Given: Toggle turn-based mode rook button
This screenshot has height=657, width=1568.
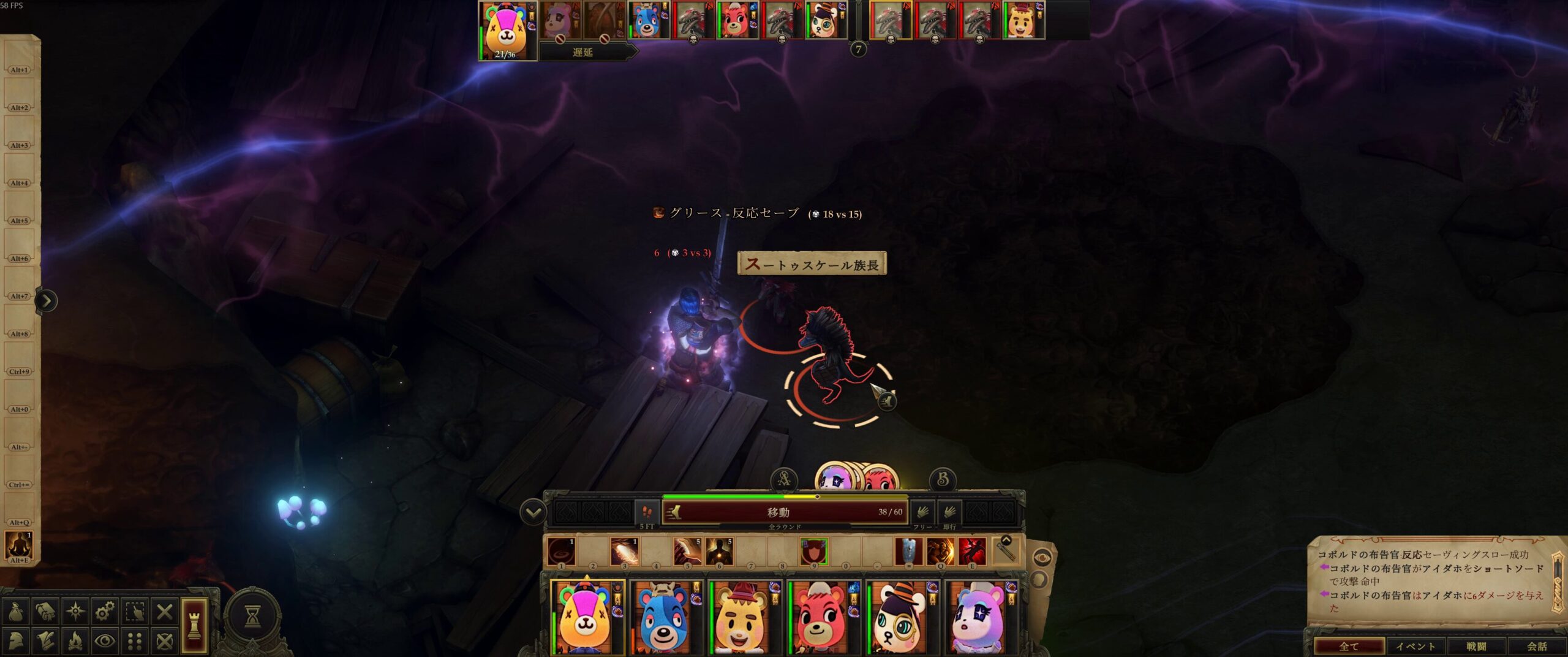Looking at the screenshot, I should click(x=194, y=625).
